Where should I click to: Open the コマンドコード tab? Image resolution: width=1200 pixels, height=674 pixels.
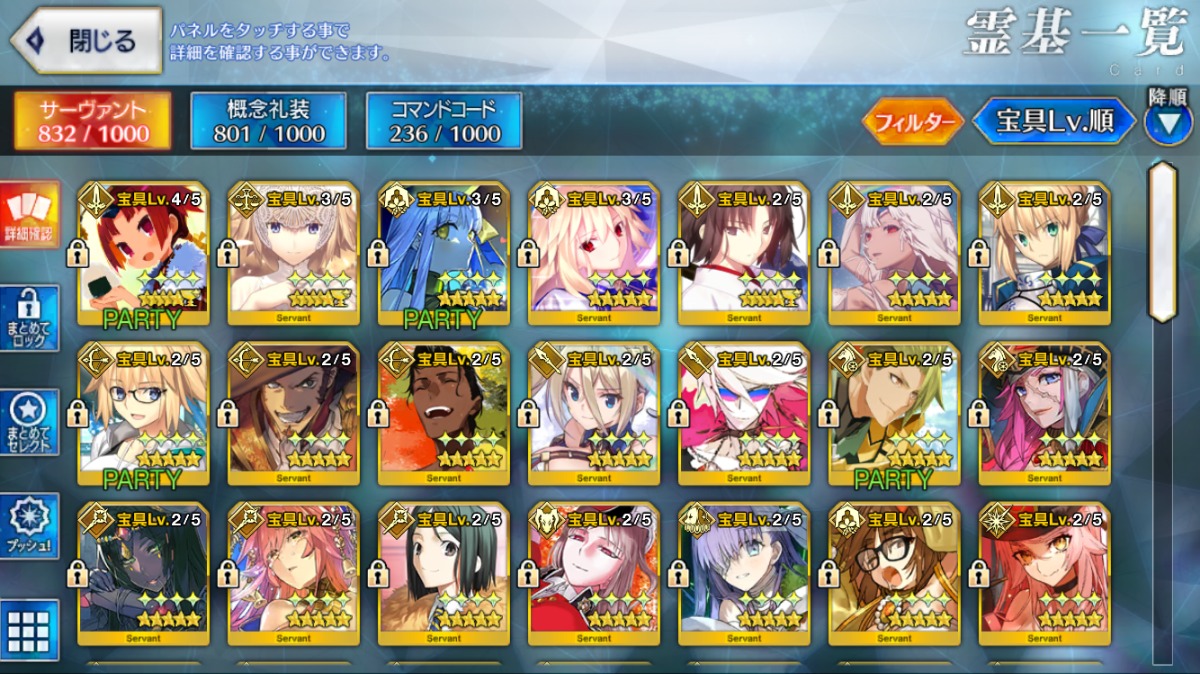click(x=444, y=121)
